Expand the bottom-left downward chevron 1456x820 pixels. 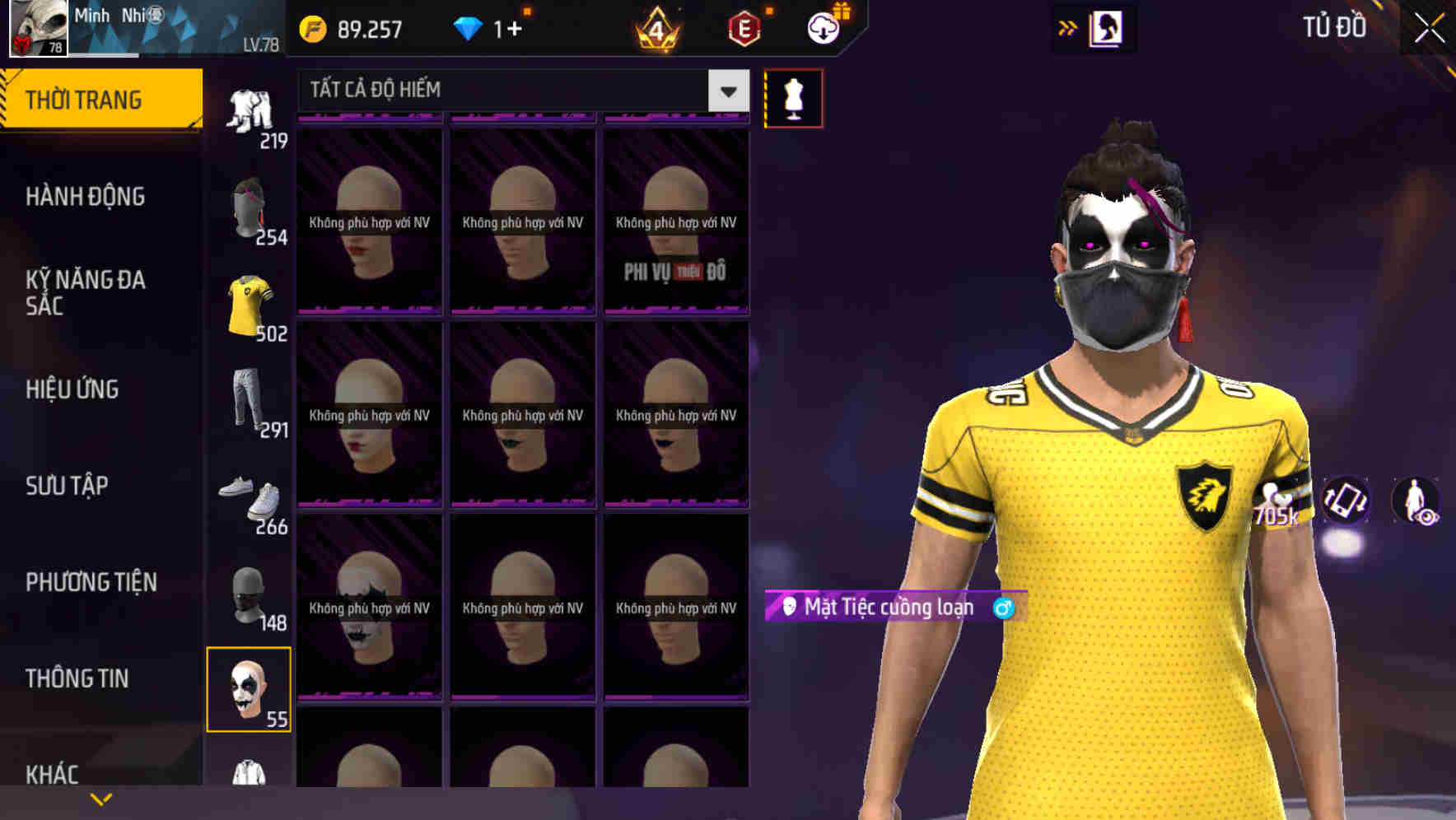pyautogui.click(x=101, y=798)
